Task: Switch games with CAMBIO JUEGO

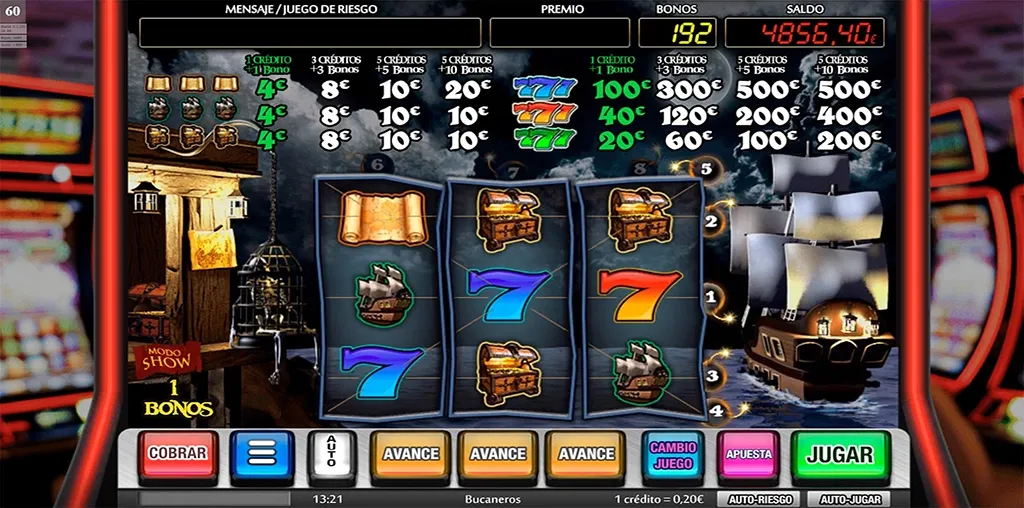Action: coord(673,455)
